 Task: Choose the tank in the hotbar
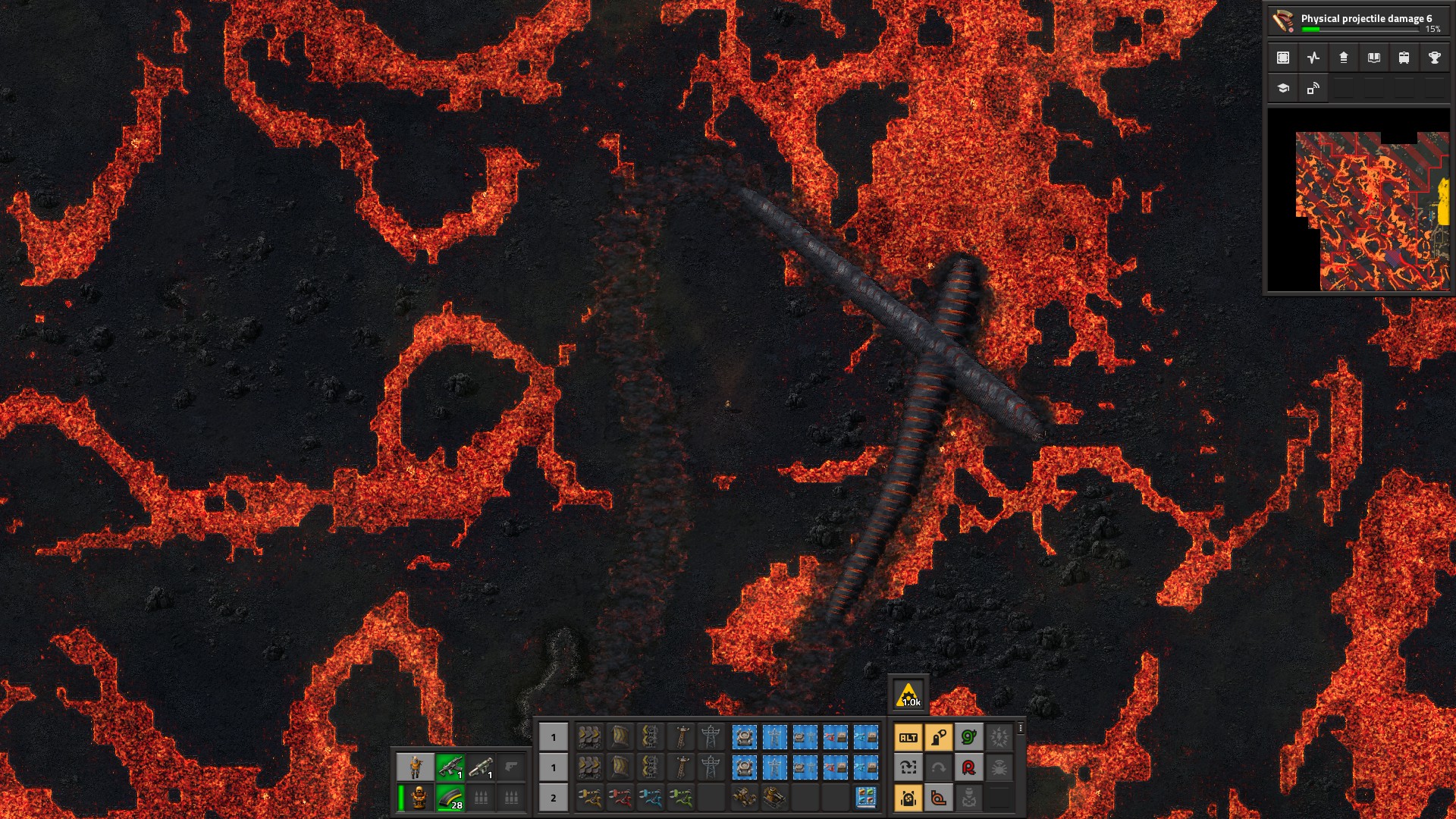775,798
